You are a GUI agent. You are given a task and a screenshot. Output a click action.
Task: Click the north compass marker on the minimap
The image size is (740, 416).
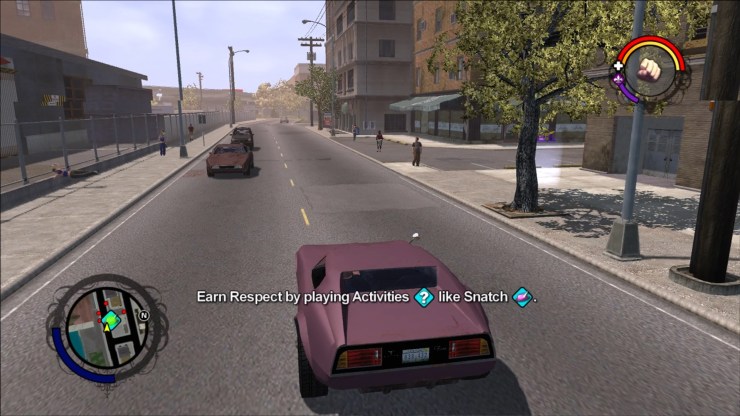click(x=143, y=315)
